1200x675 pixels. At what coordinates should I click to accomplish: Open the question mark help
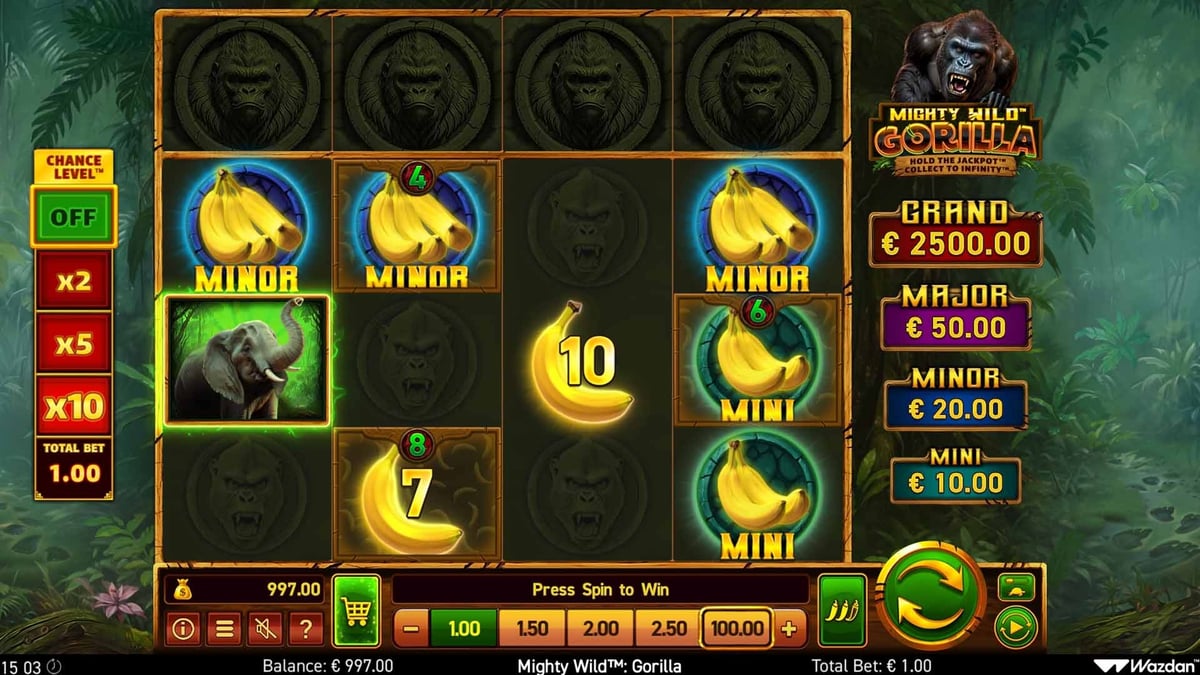click(x=305, y=629)
